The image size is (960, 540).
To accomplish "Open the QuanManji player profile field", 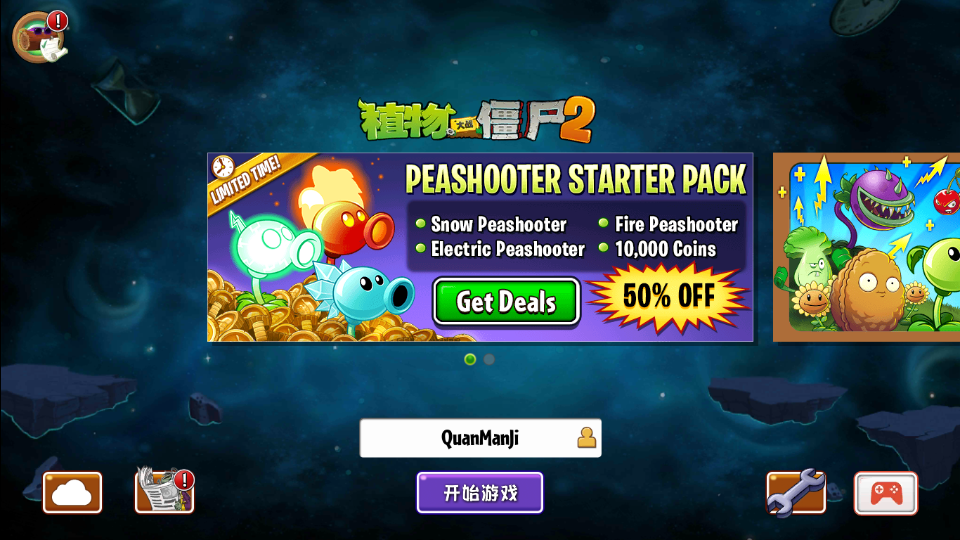I will coord(480,438).
